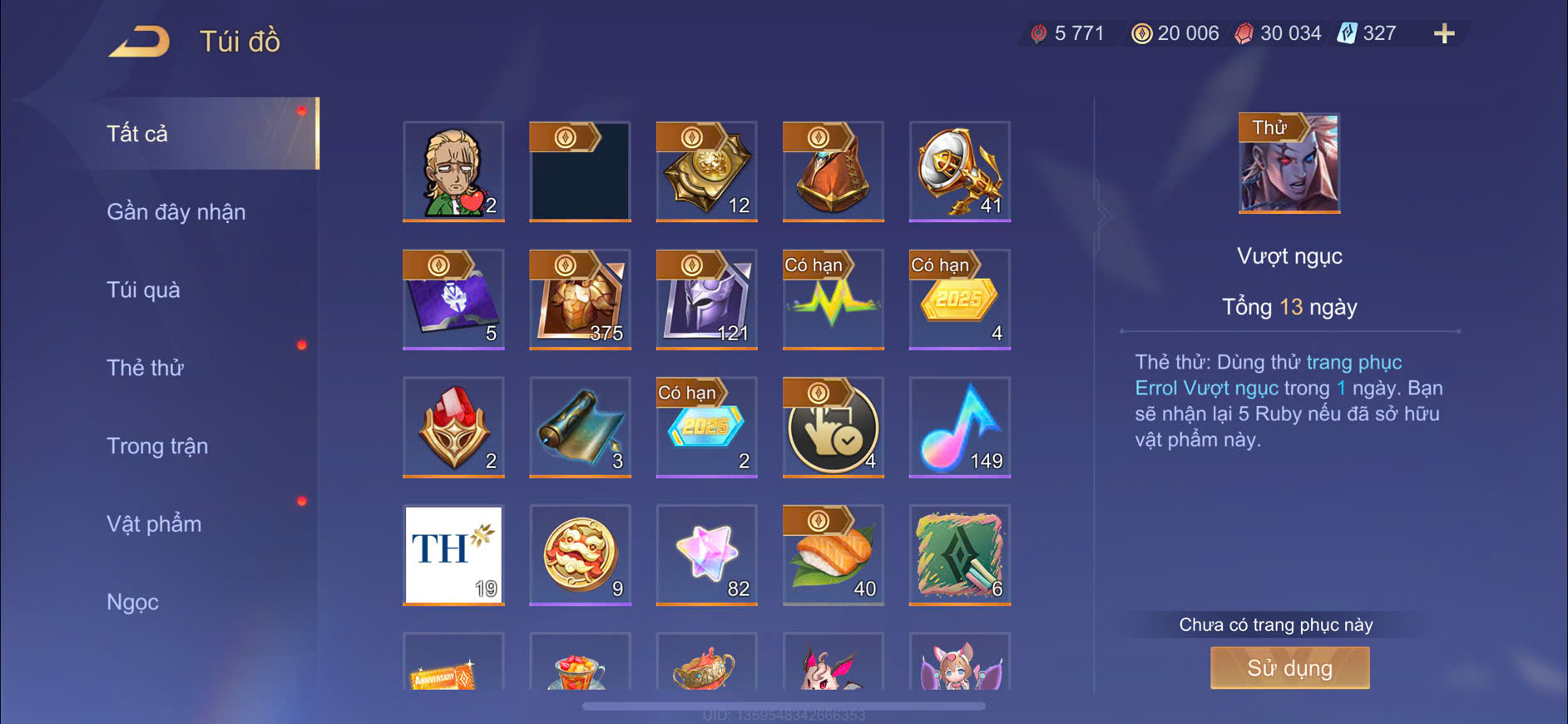Select the blonde character sticker item
Viewport: 1568px width, 724px height.
tap(453, 171)
